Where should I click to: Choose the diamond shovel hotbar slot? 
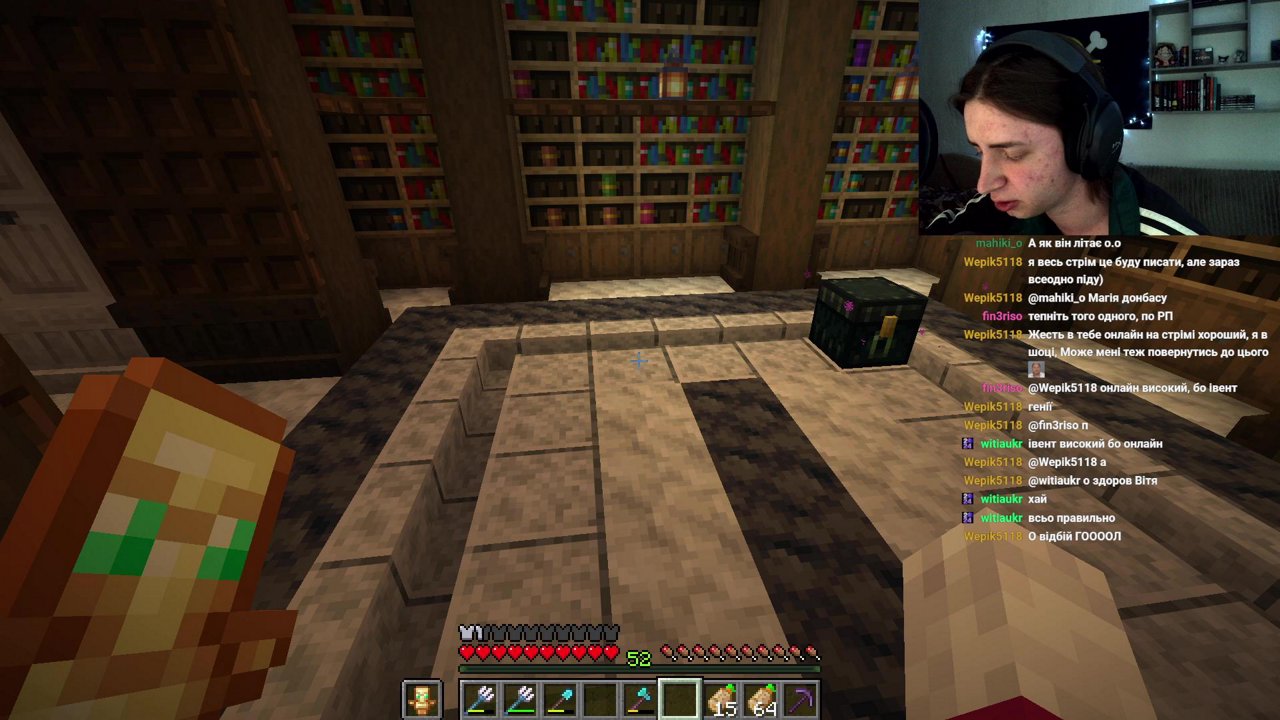click(x=560, y=699)
